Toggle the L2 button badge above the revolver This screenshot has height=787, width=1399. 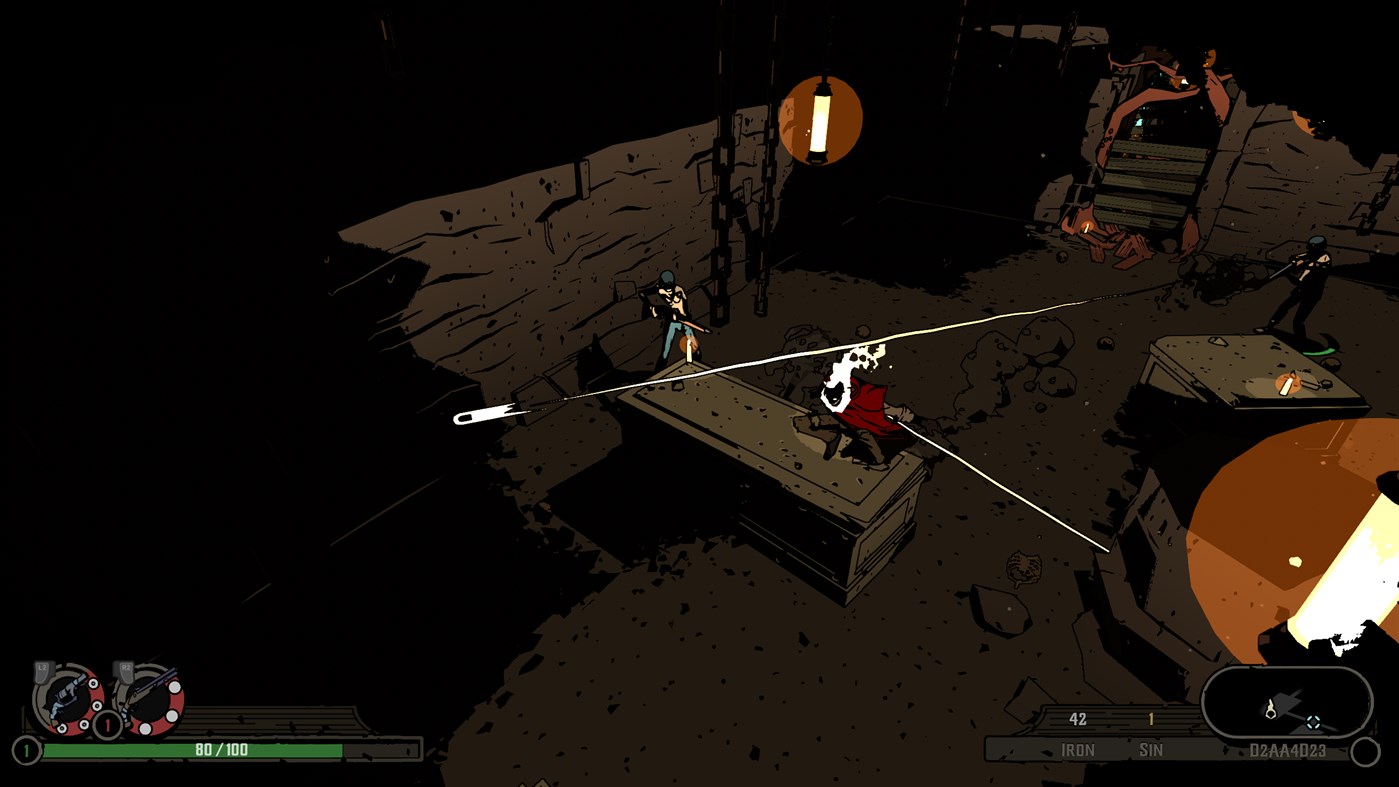pyautogui.click(x=41, y=668)
